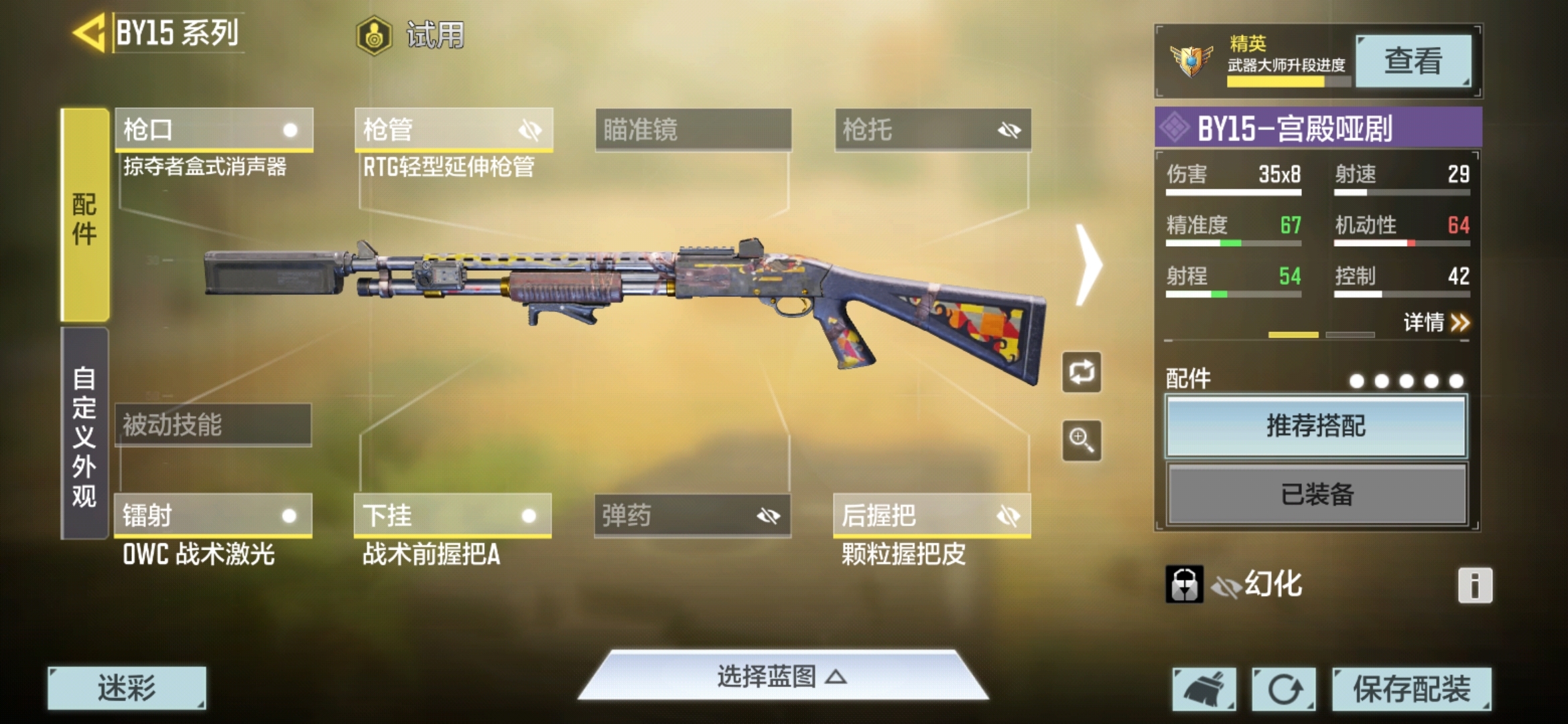This screenshot has width=1568, height=724.
Task: Expand the 选择蓝图 blueprint selector
Action: (x=781, y=676)
